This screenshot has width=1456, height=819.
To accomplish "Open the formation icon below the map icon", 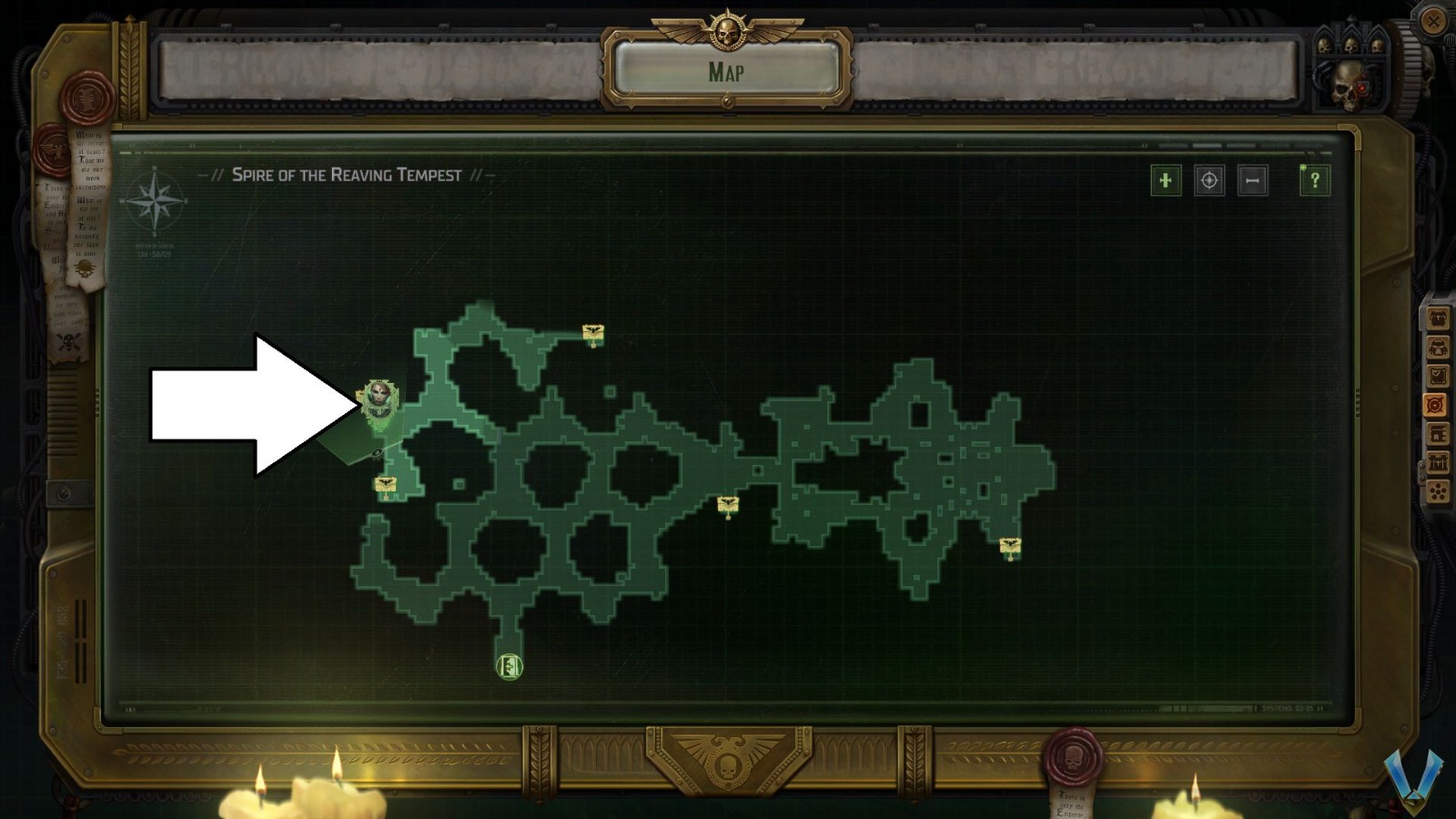I will click(1438, 434).
